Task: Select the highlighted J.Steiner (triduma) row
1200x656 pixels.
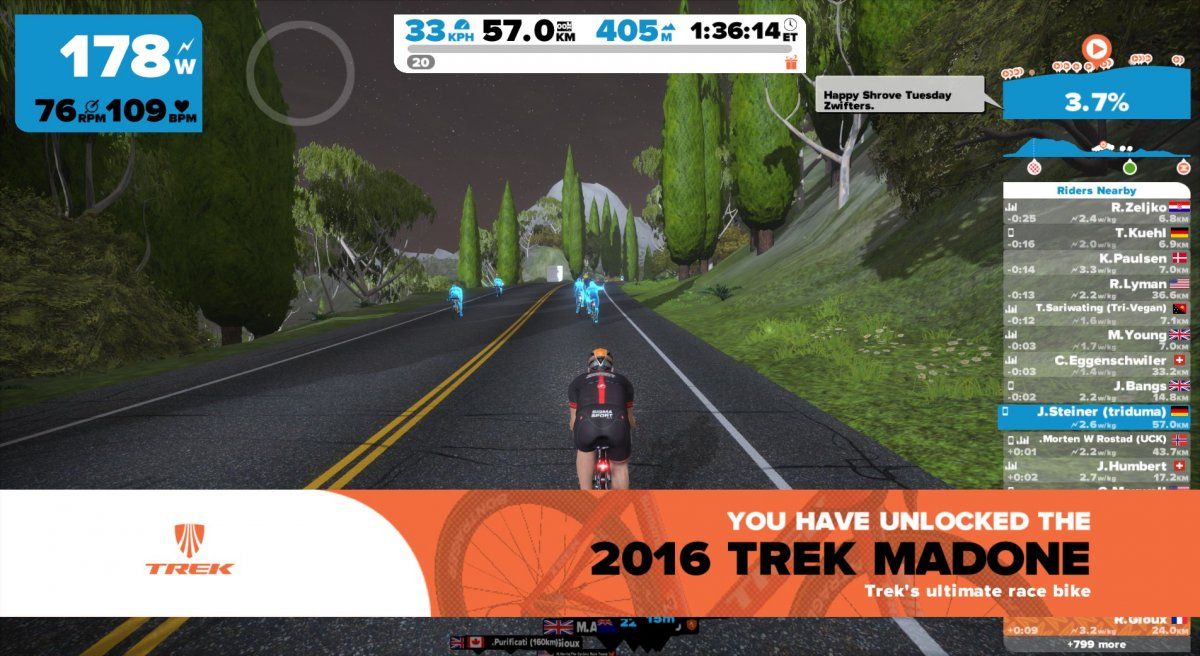Action: pyautogui.click(x=1096, y=417)
